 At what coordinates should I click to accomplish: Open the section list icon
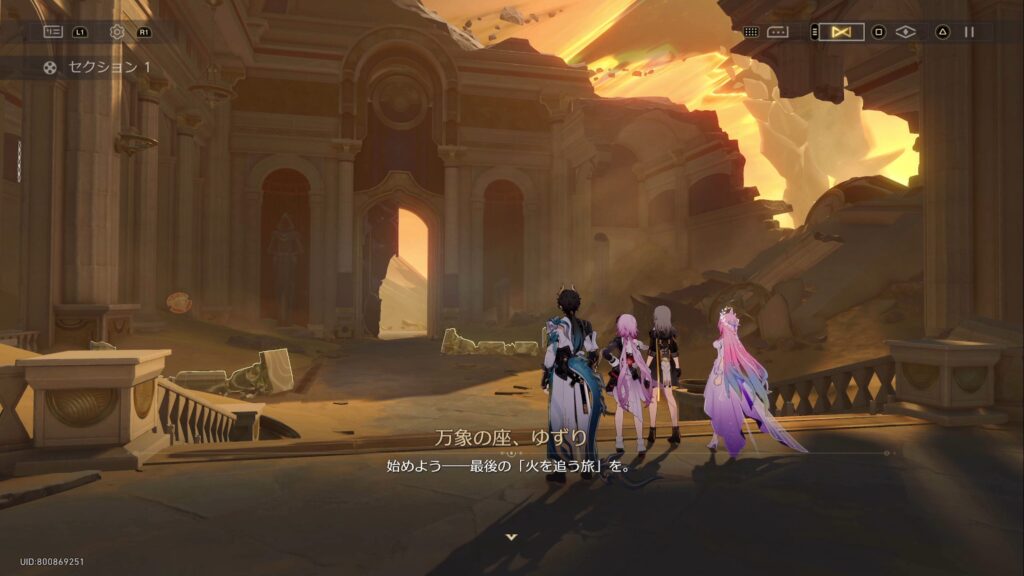click(52, 32)
